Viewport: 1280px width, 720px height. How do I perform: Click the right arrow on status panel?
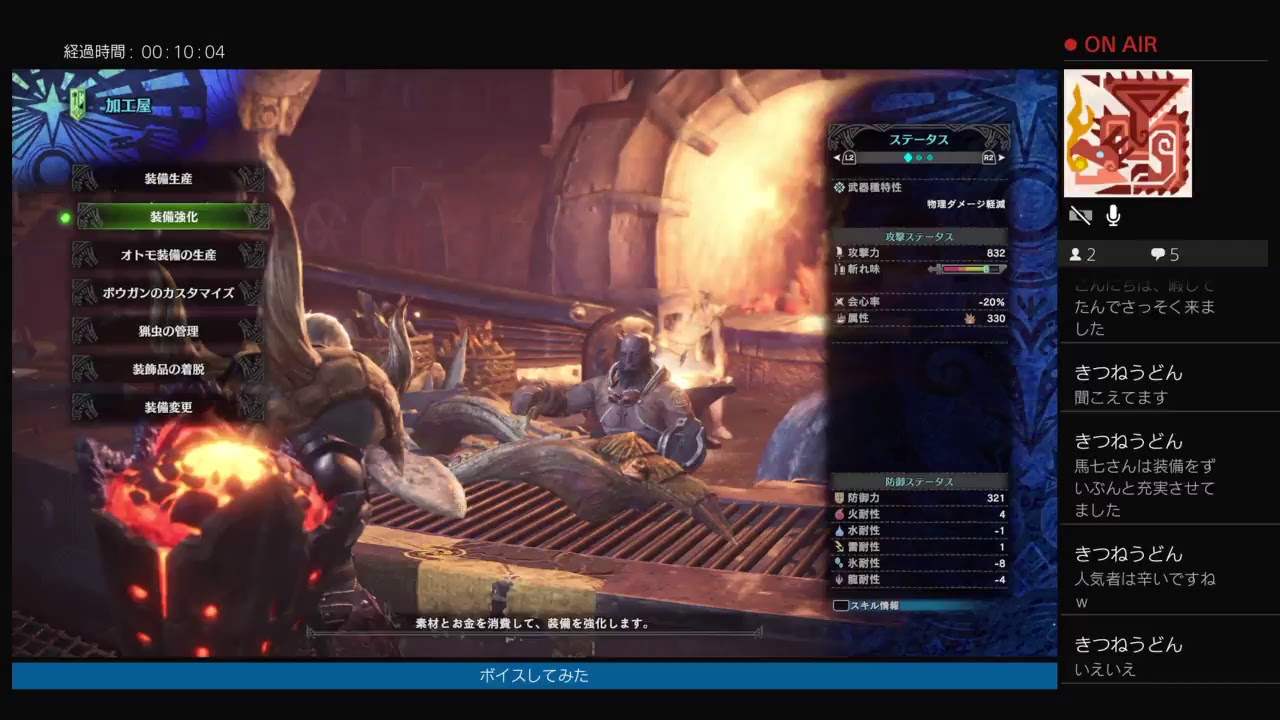[1001, 158]
